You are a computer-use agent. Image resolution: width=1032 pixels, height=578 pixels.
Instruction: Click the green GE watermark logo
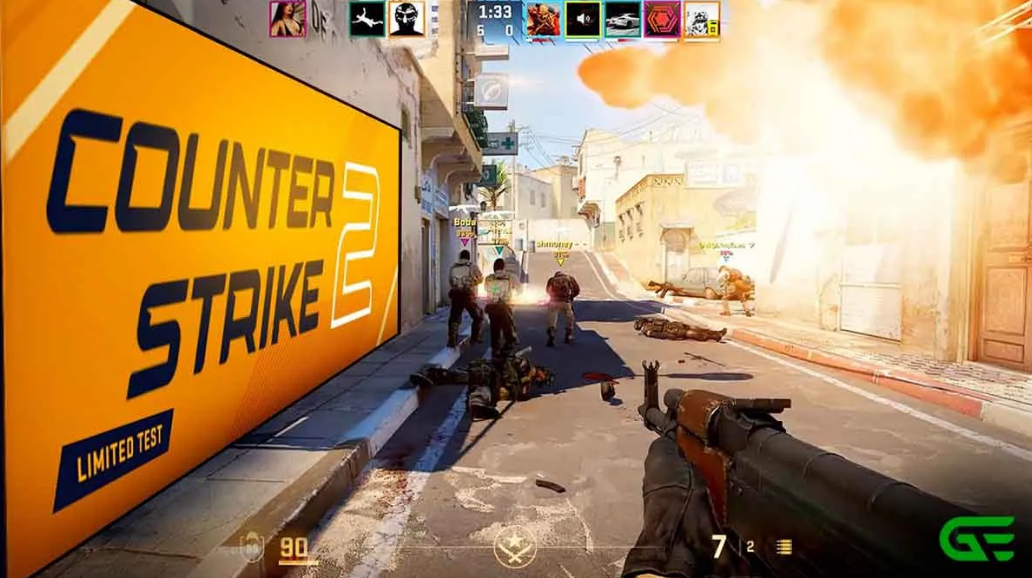[x=975, y=538]
